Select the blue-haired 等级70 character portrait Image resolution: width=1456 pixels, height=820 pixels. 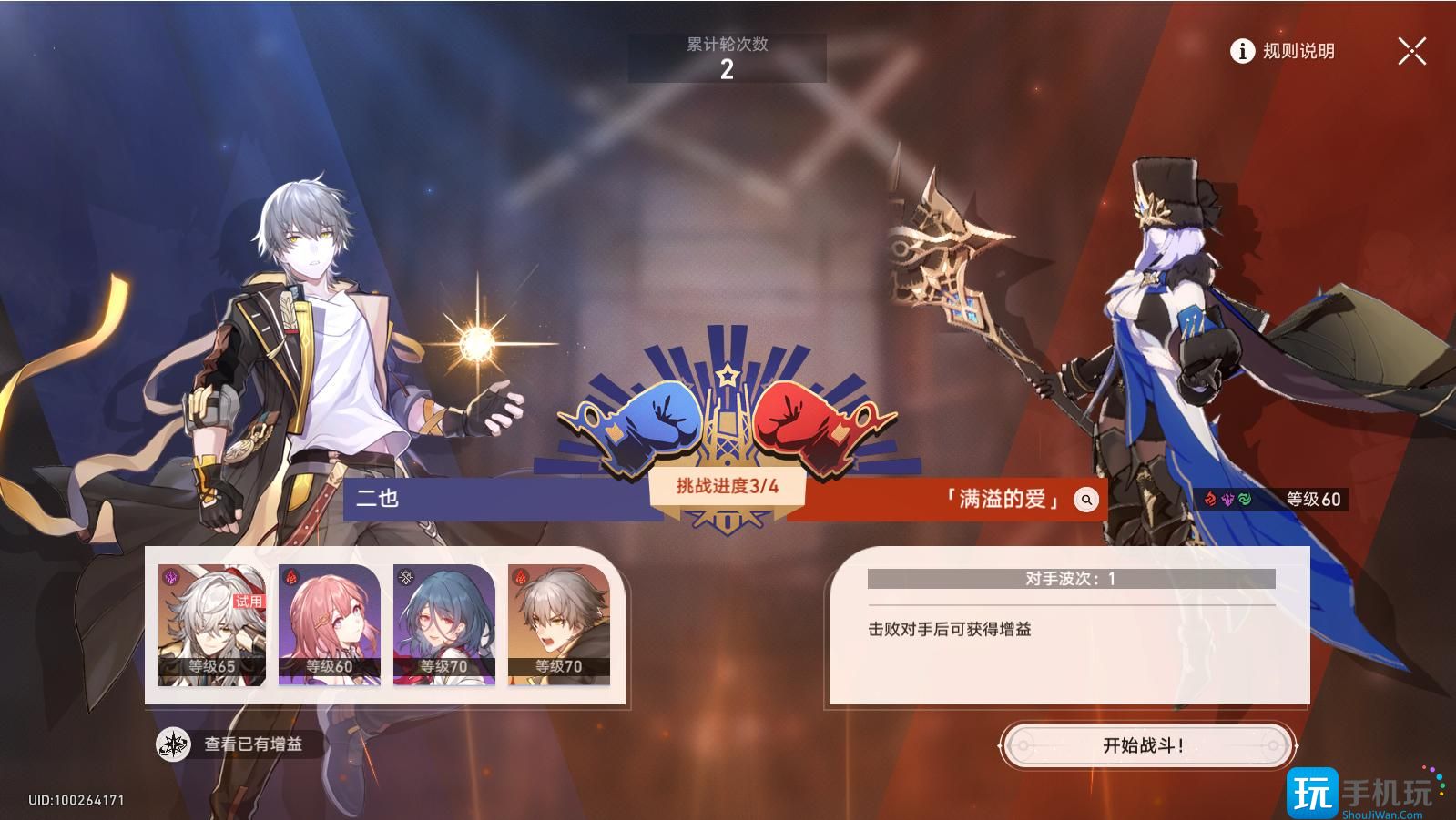(443, 623)
